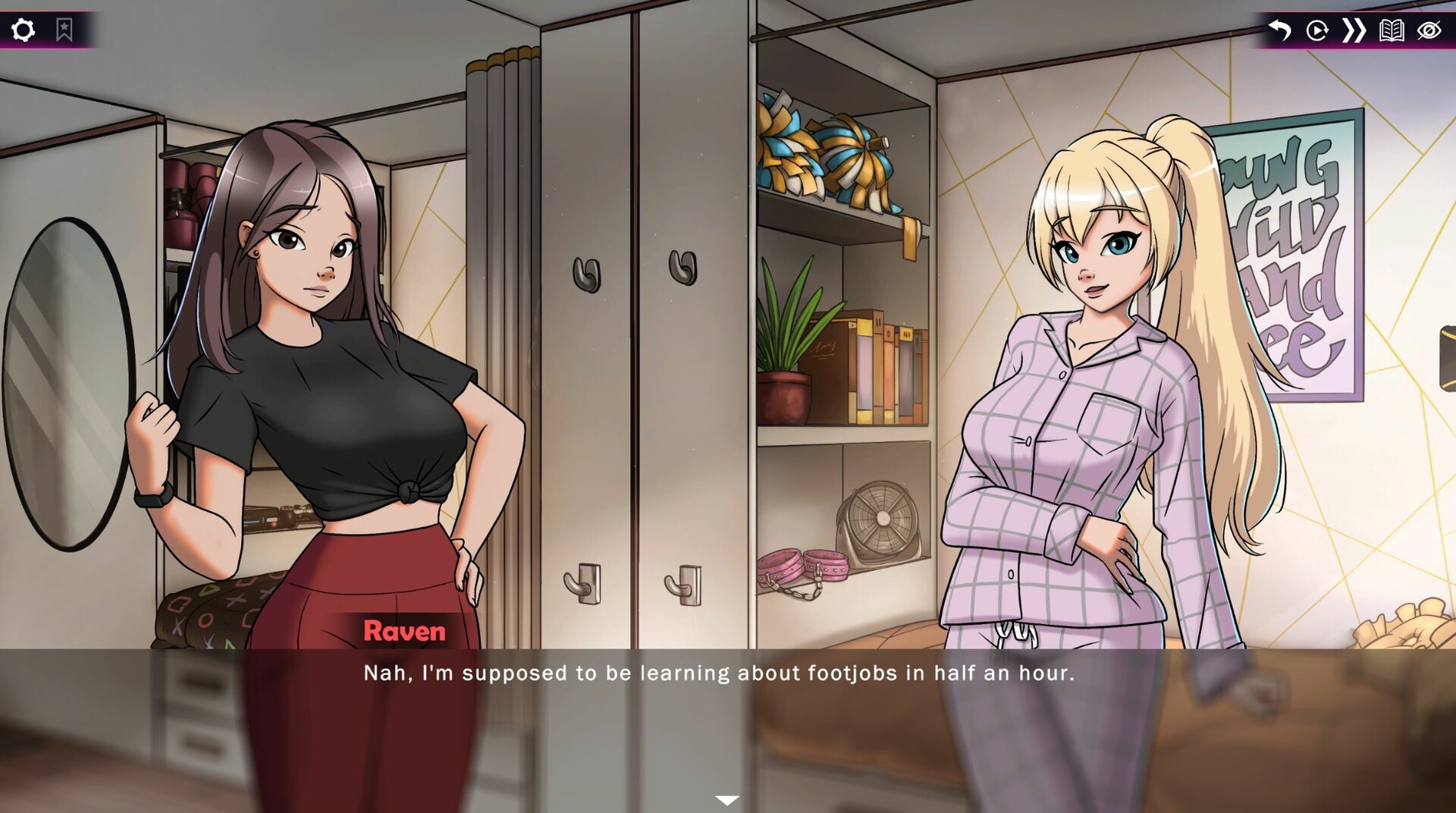Click the Raven name label
This screenshot has width=1456, height=813.
[x=405, y=631]
